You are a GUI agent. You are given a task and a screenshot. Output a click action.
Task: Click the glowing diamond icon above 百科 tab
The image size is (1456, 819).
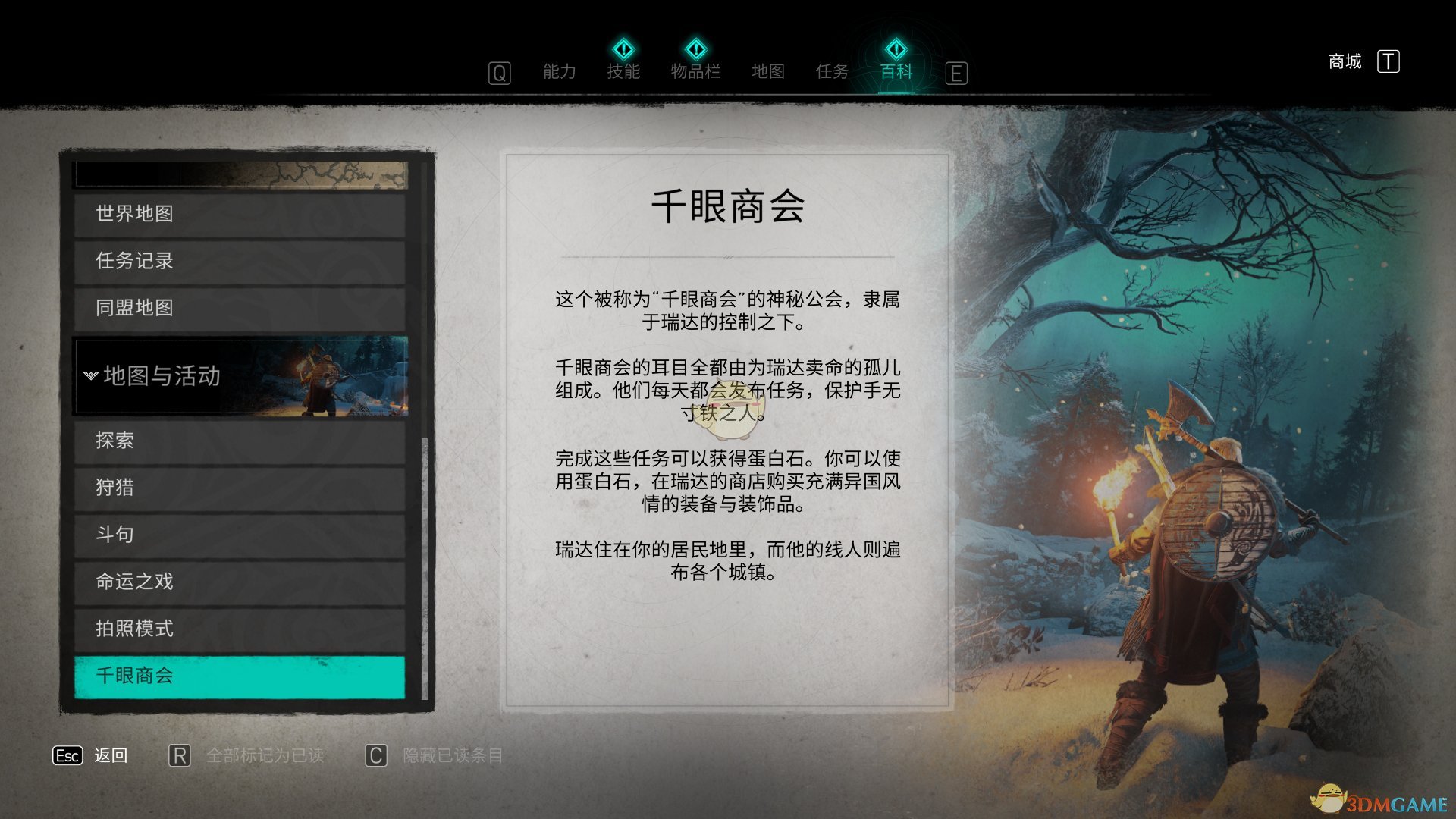pos(895,50)
